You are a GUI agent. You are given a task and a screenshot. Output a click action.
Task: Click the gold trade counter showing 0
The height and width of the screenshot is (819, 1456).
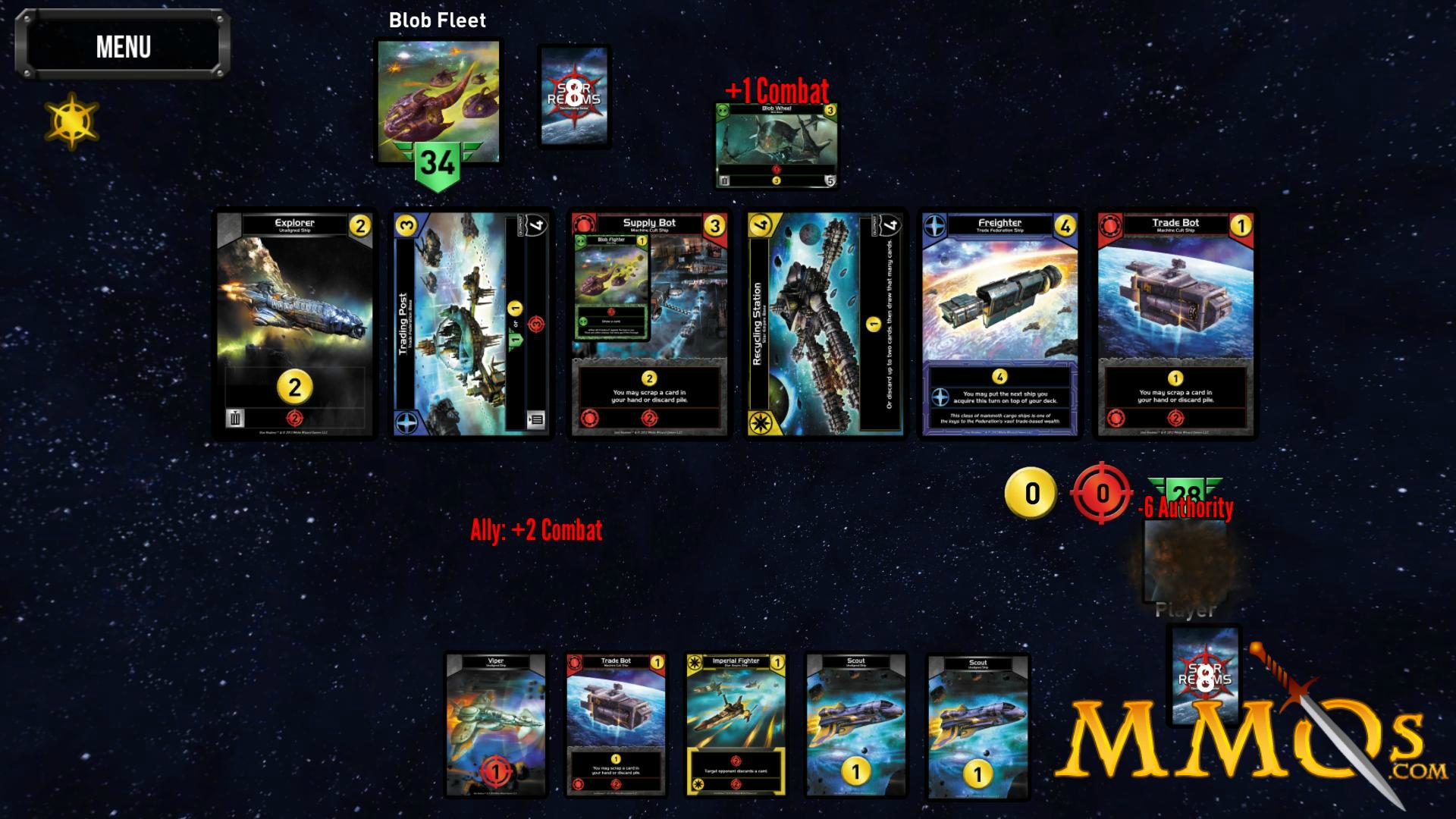click(x=1031, y=494)
